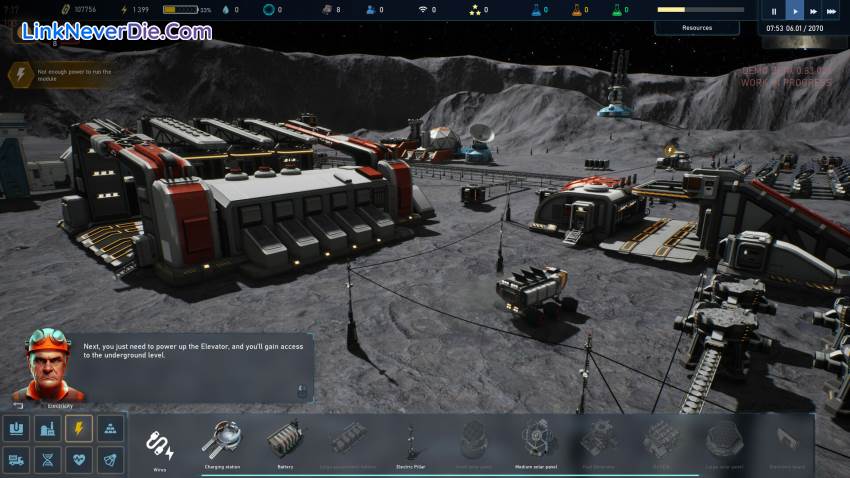The image size is (850, 478).
Task: Set the fastest game speed
Action: (832, 12)
